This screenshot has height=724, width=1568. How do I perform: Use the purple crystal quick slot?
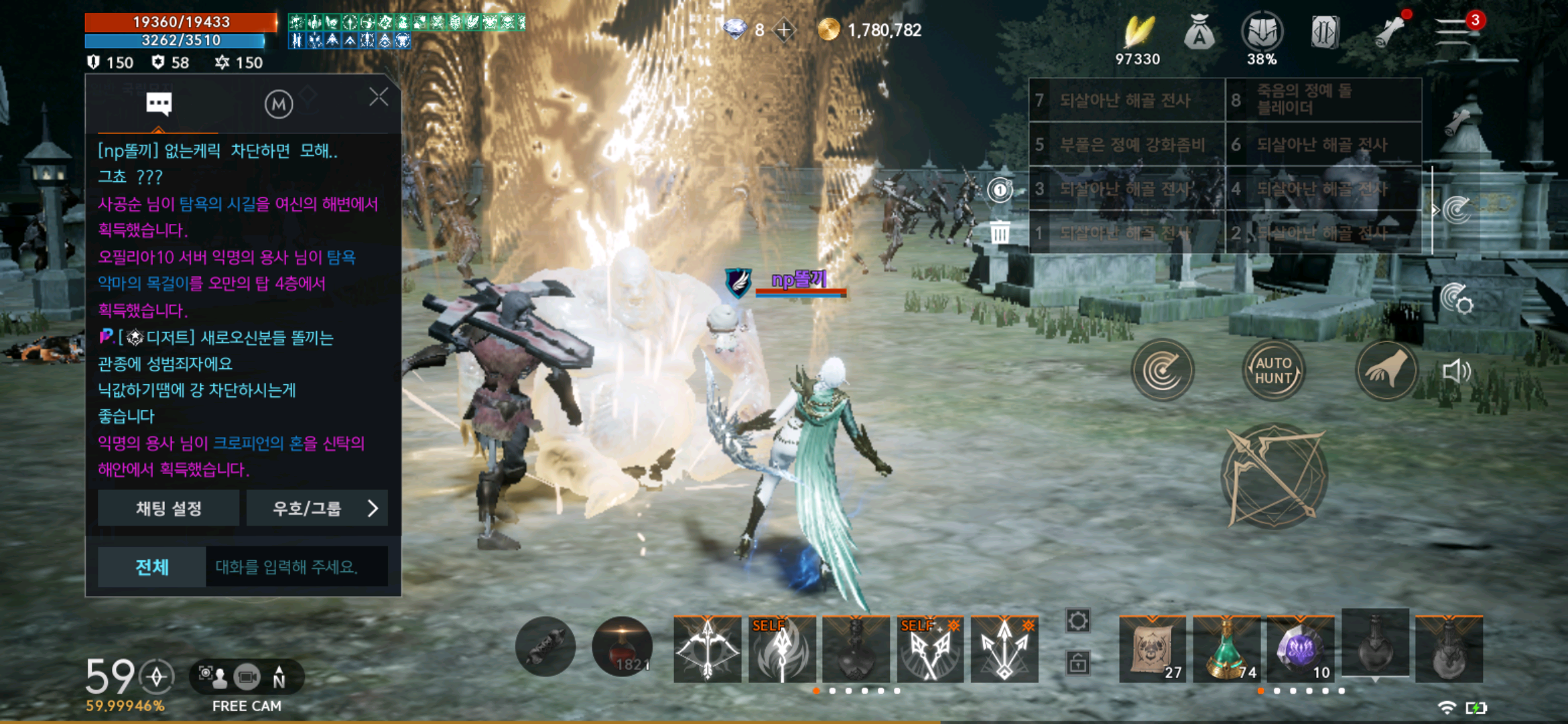click(1301, 649)
